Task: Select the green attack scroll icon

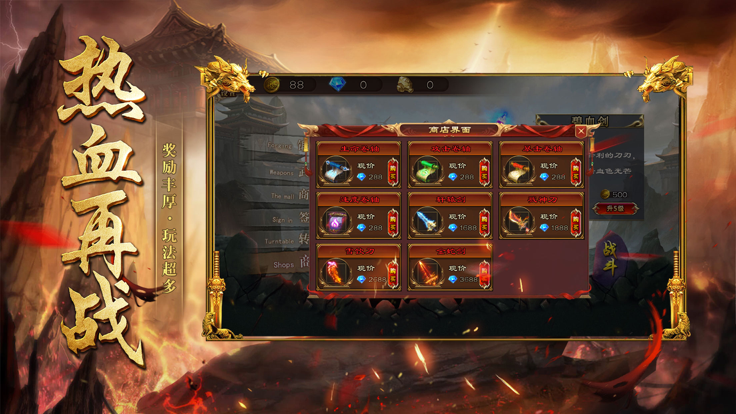Action: (427, 172)
